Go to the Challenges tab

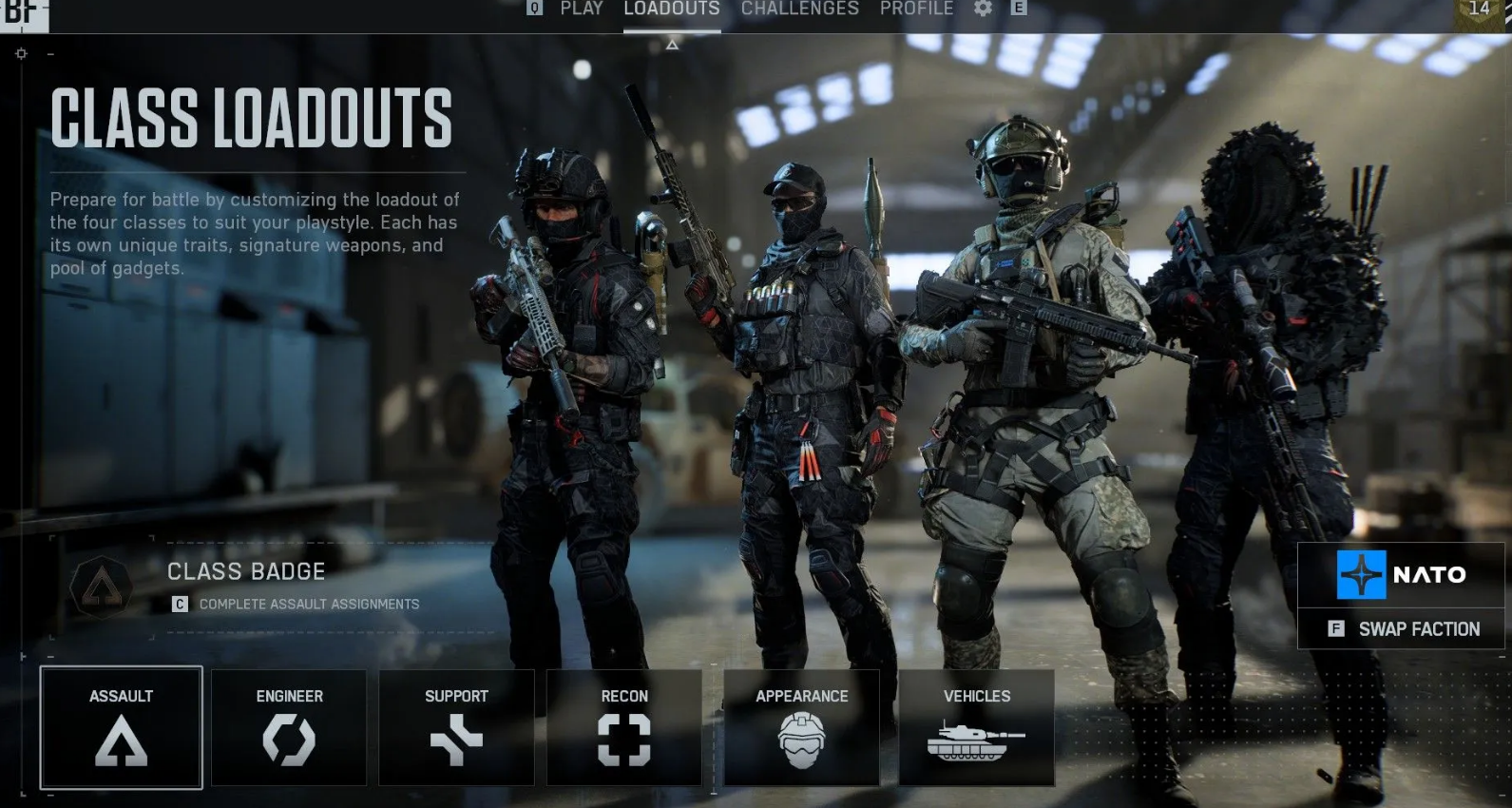799,9
